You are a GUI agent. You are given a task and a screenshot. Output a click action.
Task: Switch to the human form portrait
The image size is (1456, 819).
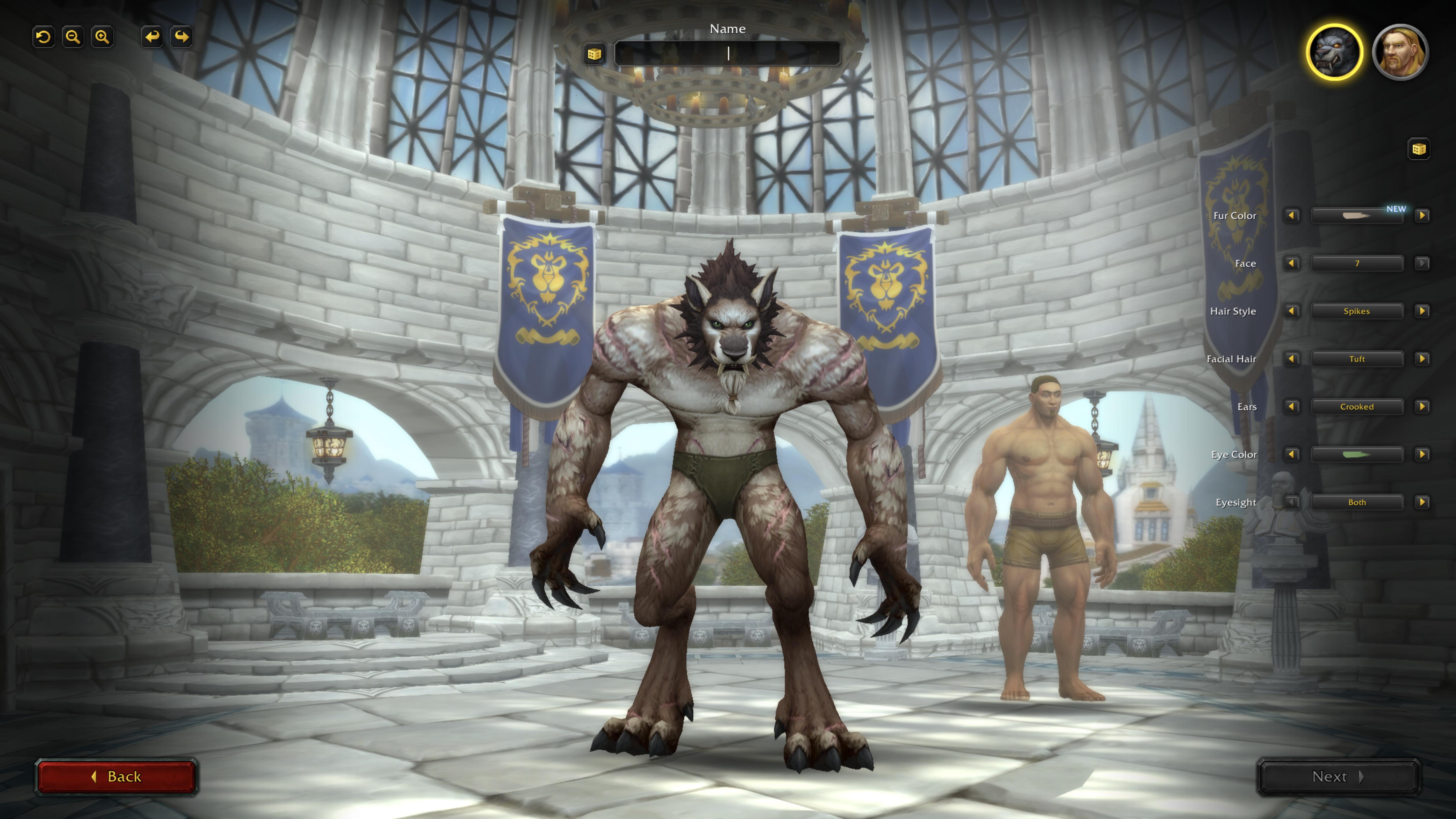tap(1399, 53)
